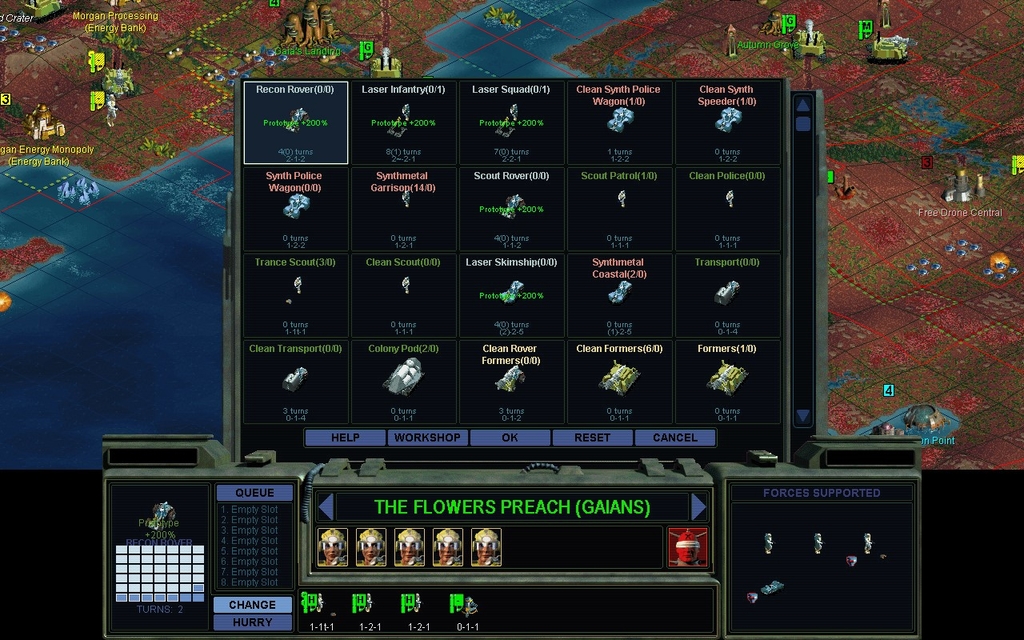The height and width of the screenshot is (640, 1024).
Task: Pick the Trance Scout unit
Action: point(296,295)
